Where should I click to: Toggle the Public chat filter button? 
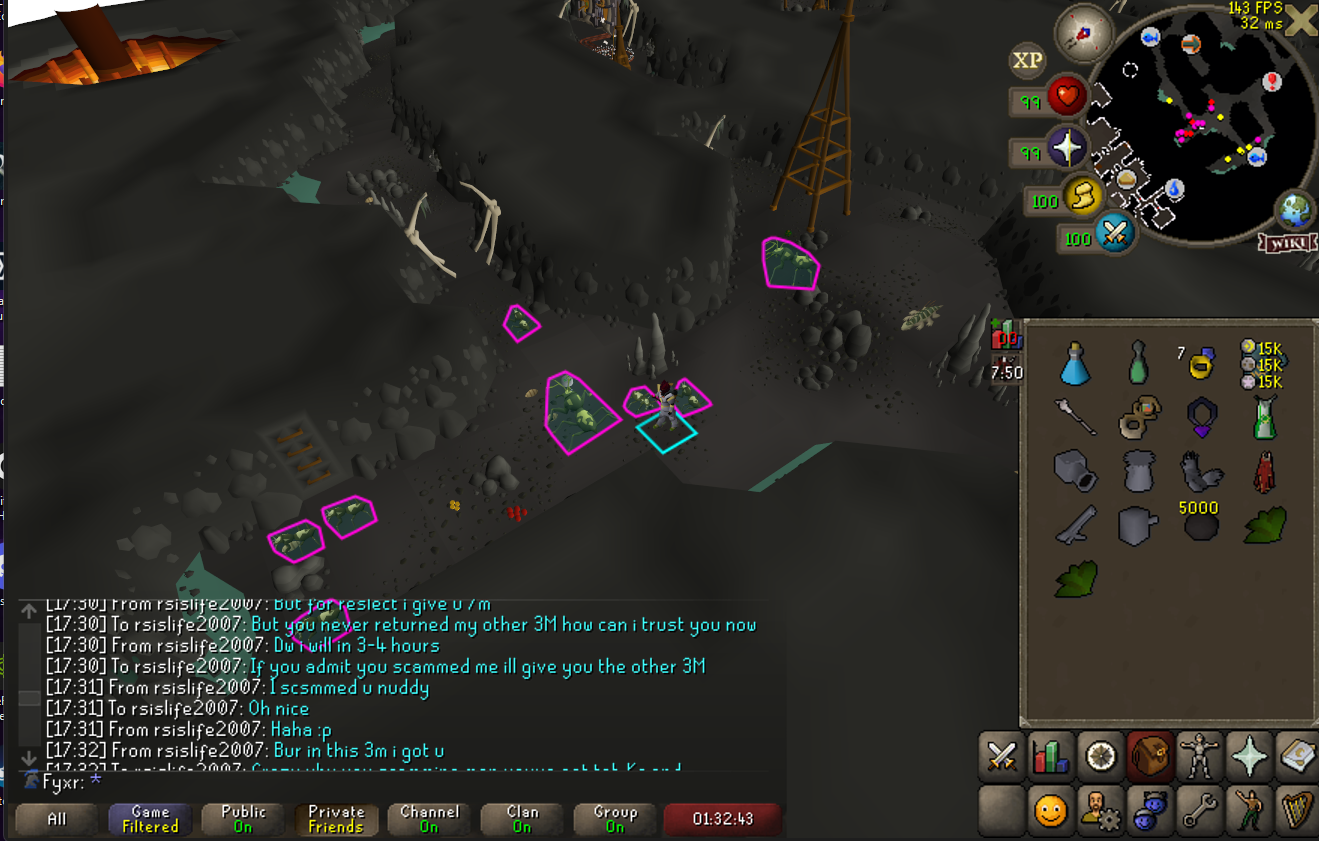243,819
